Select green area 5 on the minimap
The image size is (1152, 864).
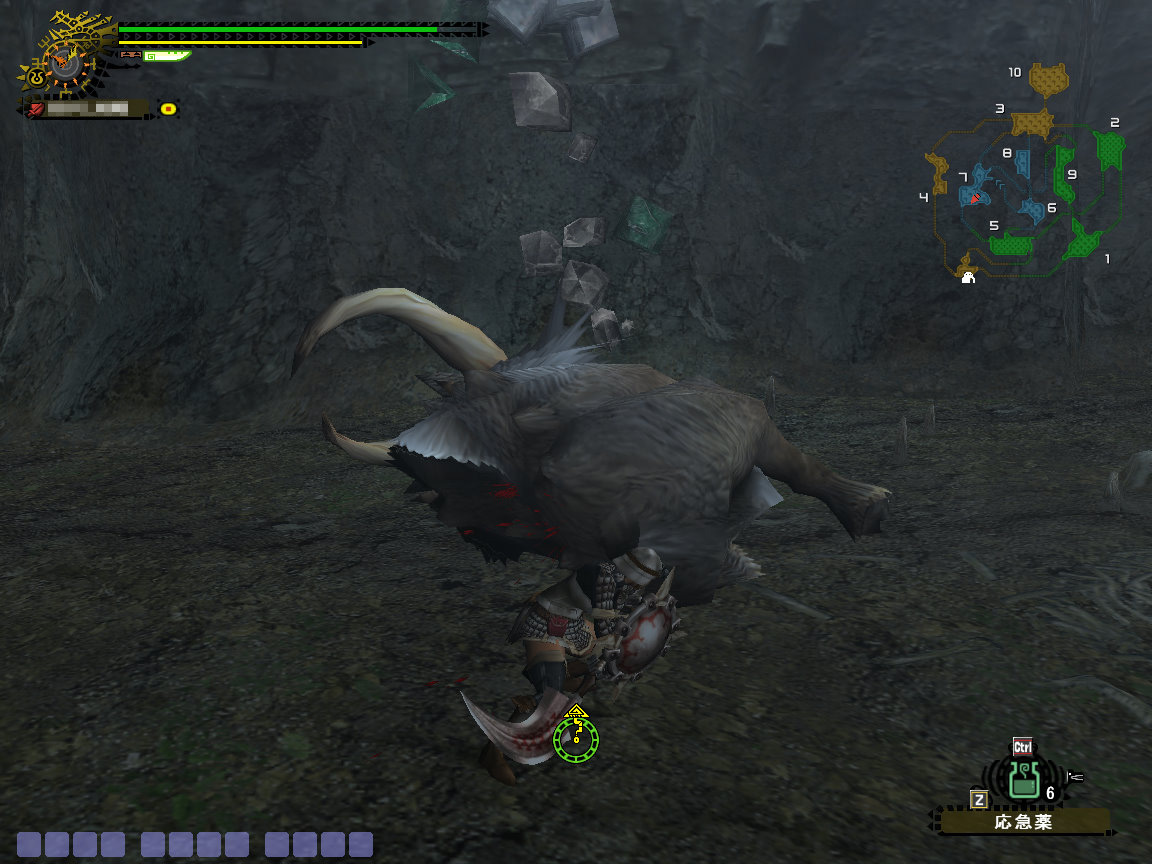pyautogui.click(x=1011, y=244)
